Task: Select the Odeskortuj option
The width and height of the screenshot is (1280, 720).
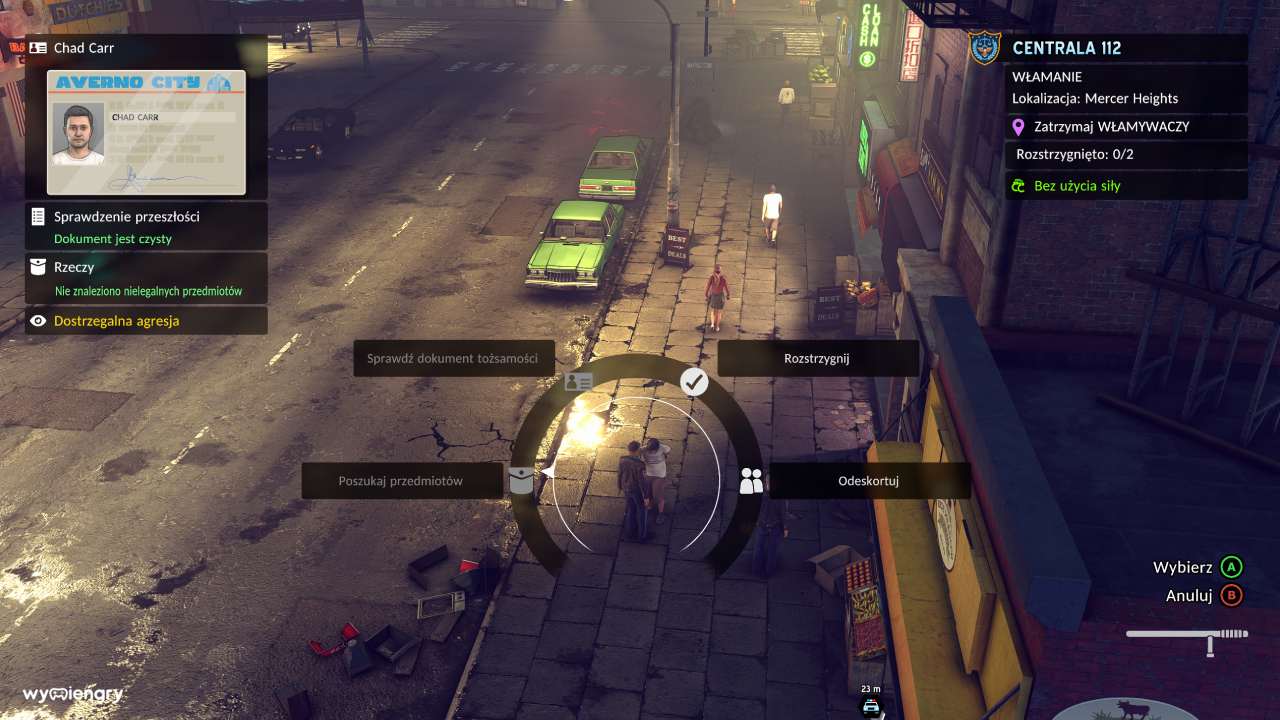Action: 868,481
